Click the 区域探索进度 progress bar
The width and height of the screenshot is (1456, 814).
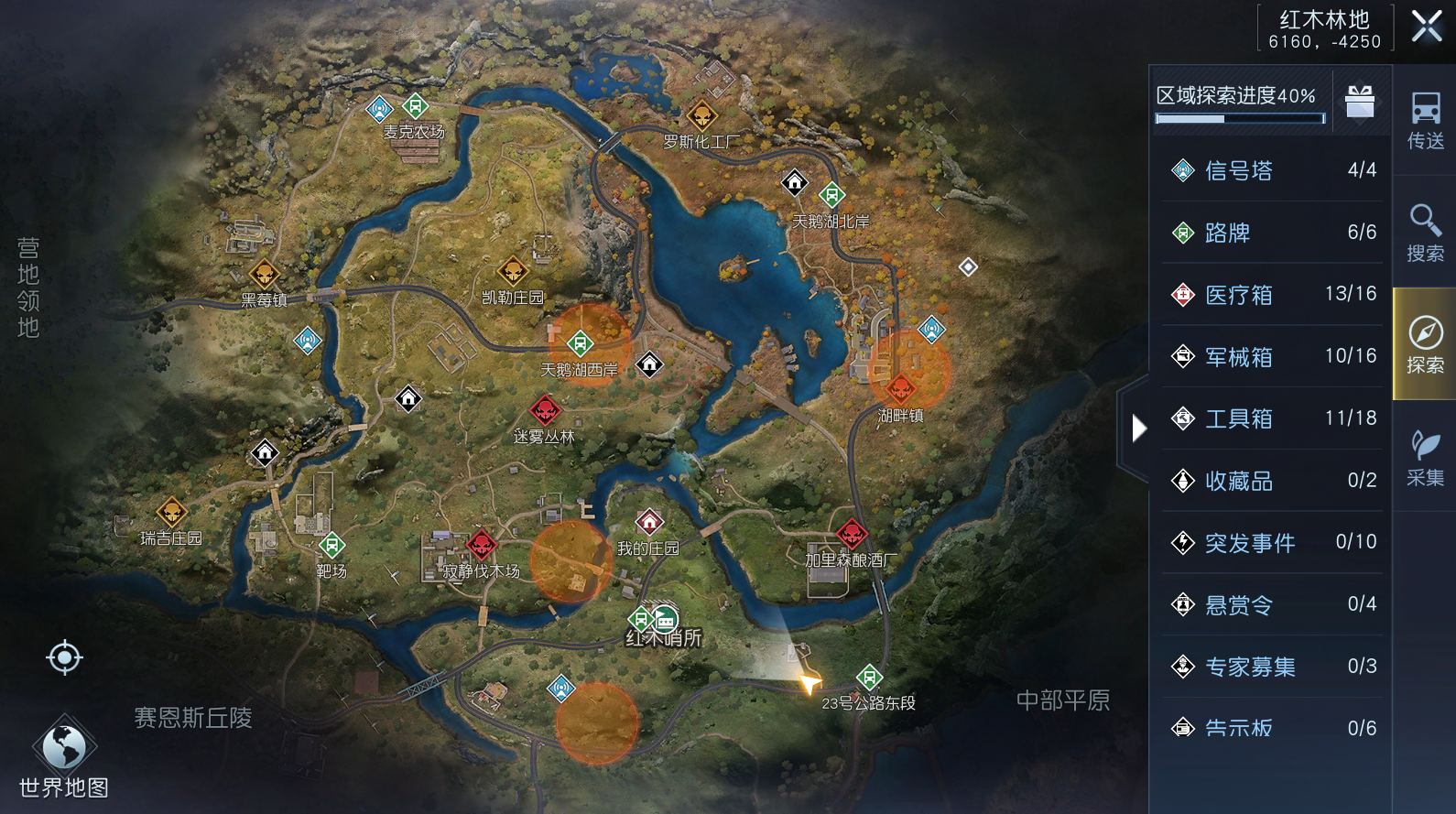1240,117
